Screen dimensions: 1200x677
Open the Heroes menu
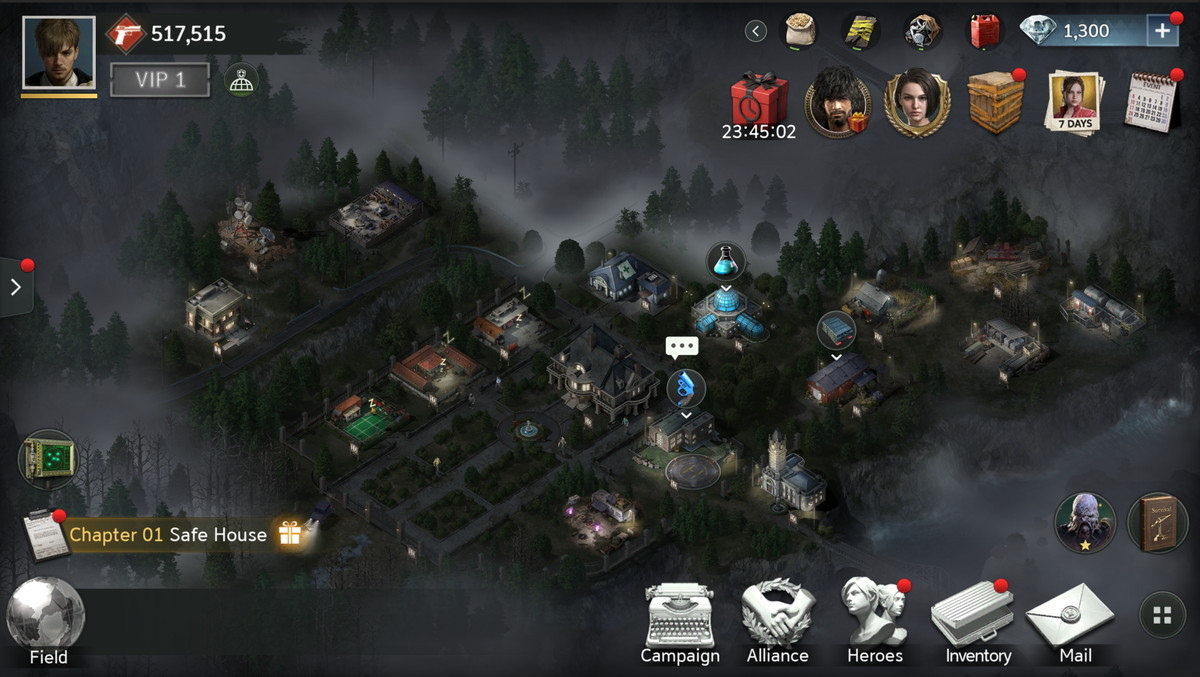tap(874, 624)
